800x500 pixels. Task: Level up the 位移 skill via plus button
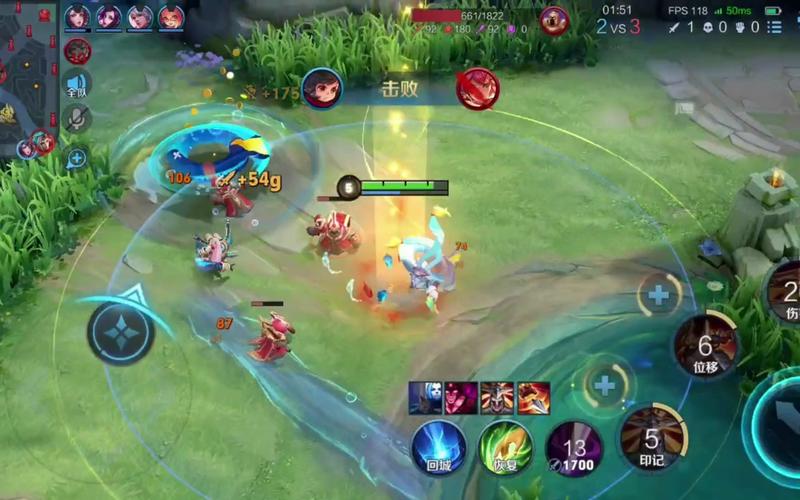(658, 294)
